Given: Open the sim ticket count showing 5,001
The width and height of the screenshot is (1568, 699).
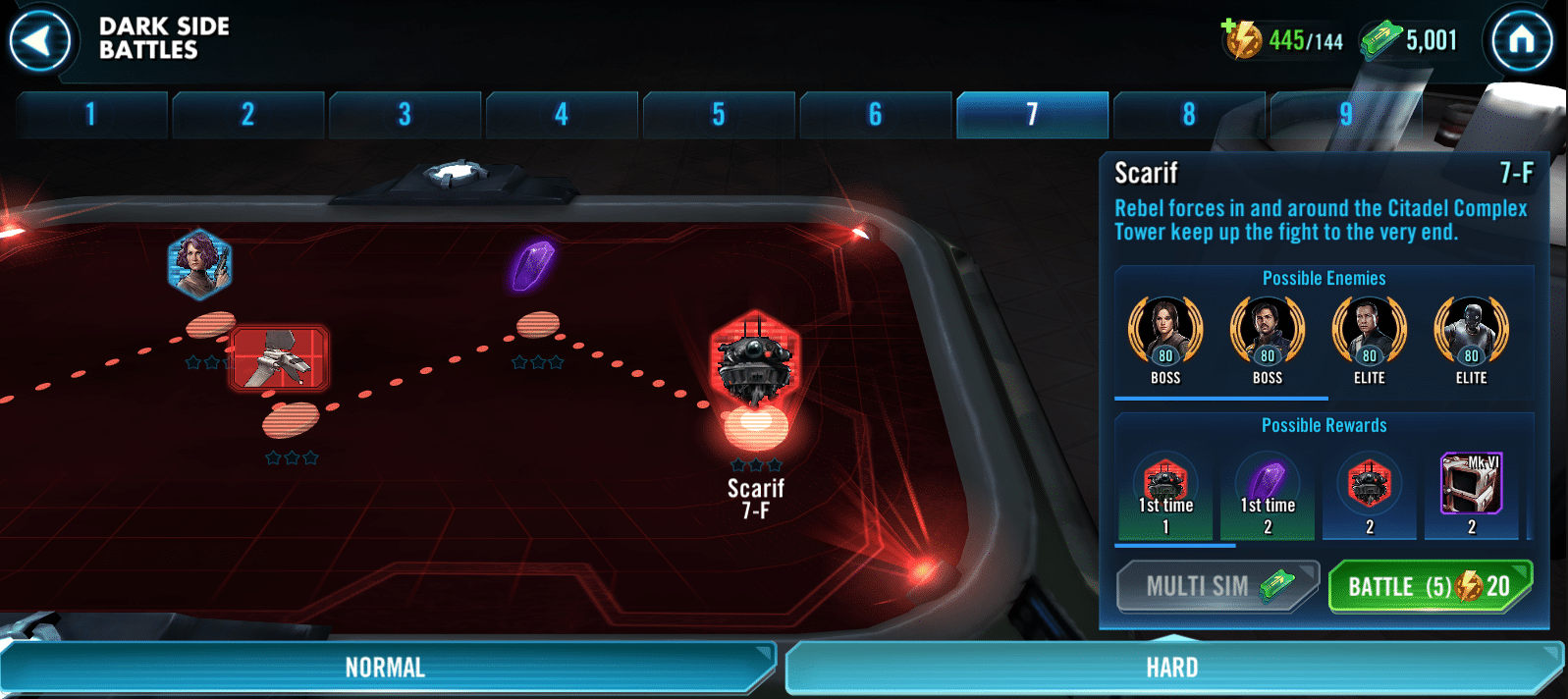Looking at the screenshot, I should pyautogui.click(x=1410, y=40).
